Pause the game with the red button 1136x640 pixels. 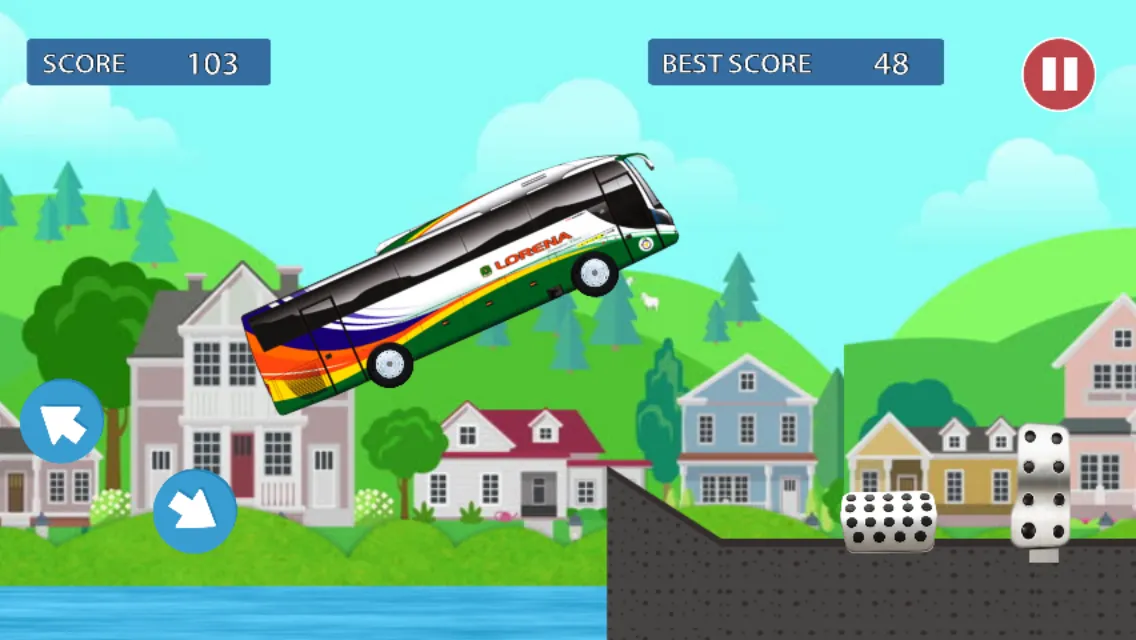click(x=1058, y=74)
